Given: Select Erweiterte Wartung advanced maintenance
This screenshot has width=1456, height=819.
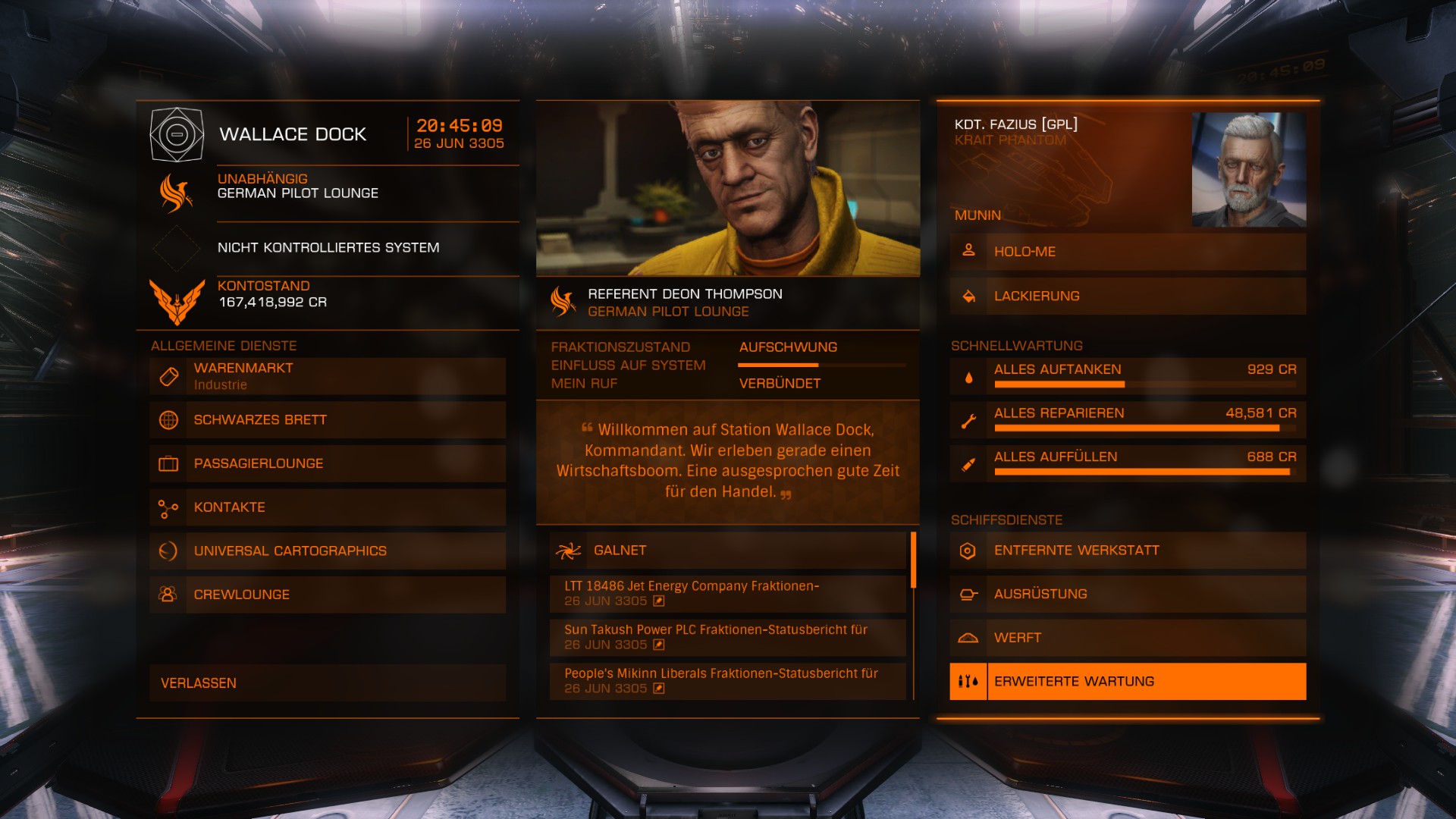Looking at the screenshot, I should click(1128, 682).
